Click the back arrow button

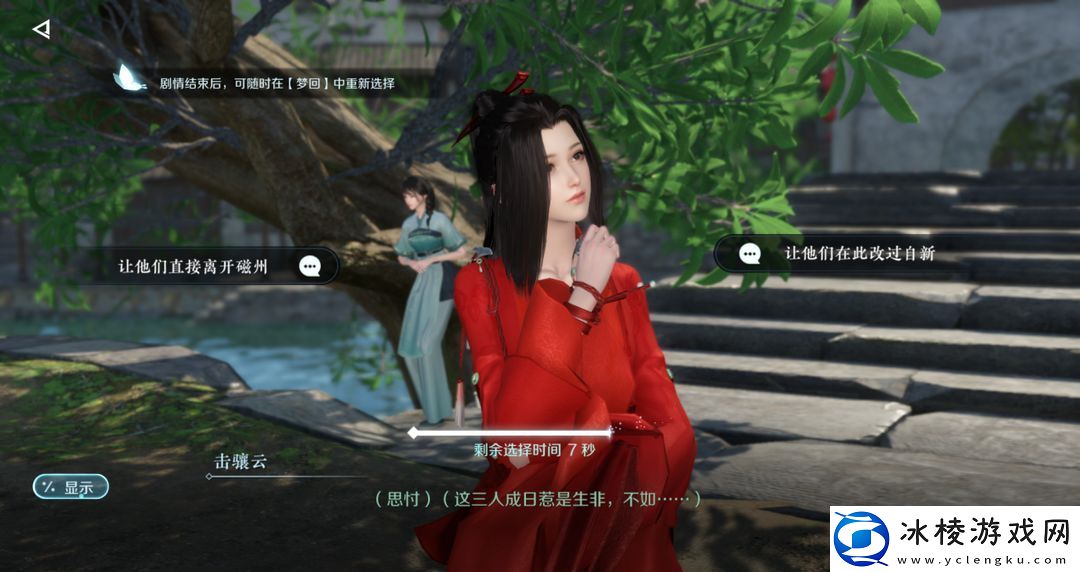click(41, 29)
